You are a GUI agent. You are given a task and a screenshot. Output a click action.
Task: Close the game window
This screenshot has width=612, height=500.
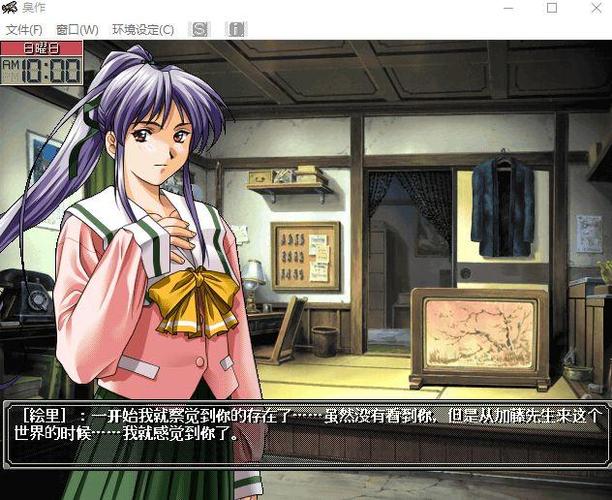(595, 8)
